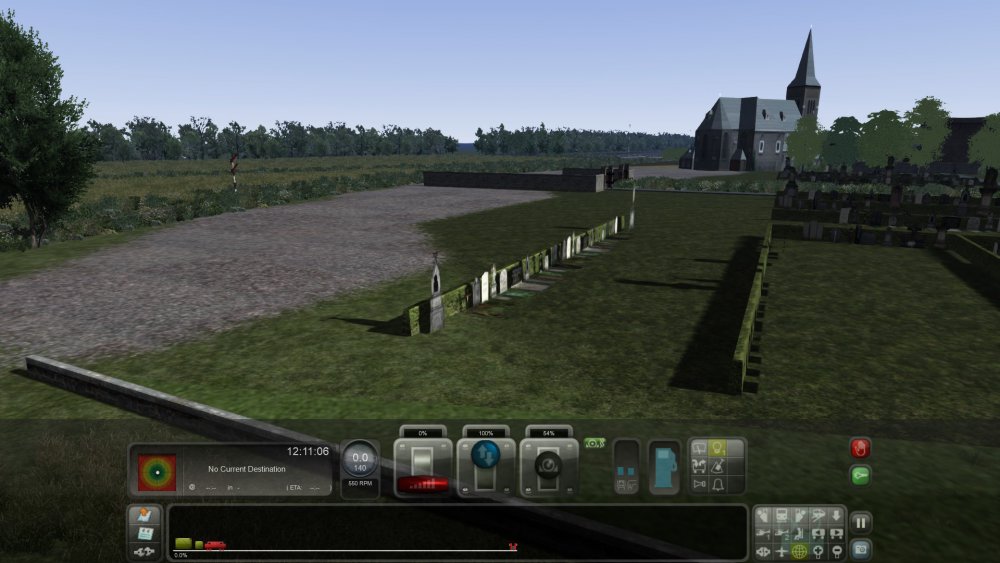1000x563 pixels.
Task: Click the green horn button
Action: click(860, 475)
